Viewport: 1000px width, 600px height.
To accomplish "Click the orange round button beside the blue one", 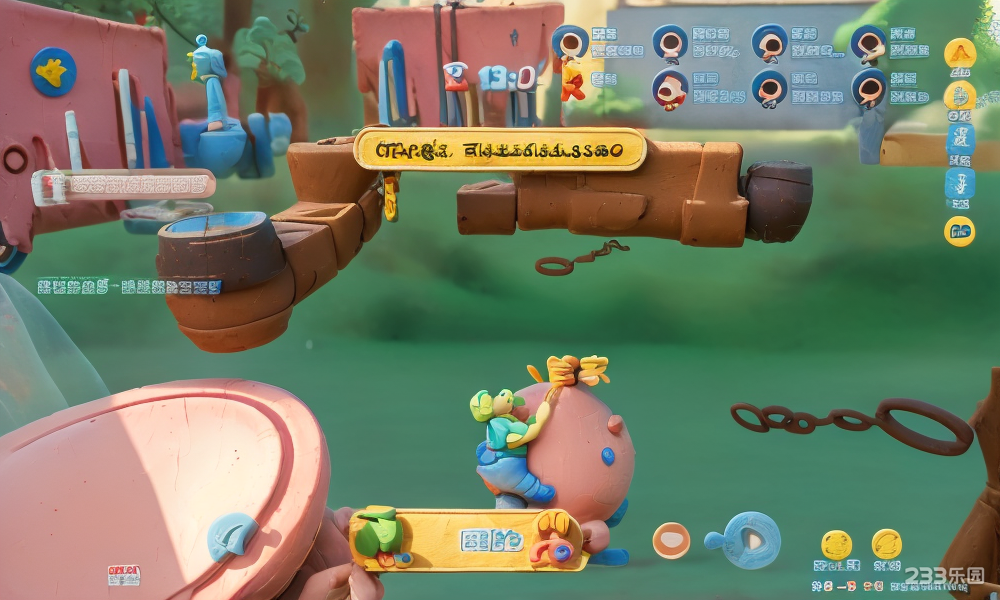I will (671, 540).
